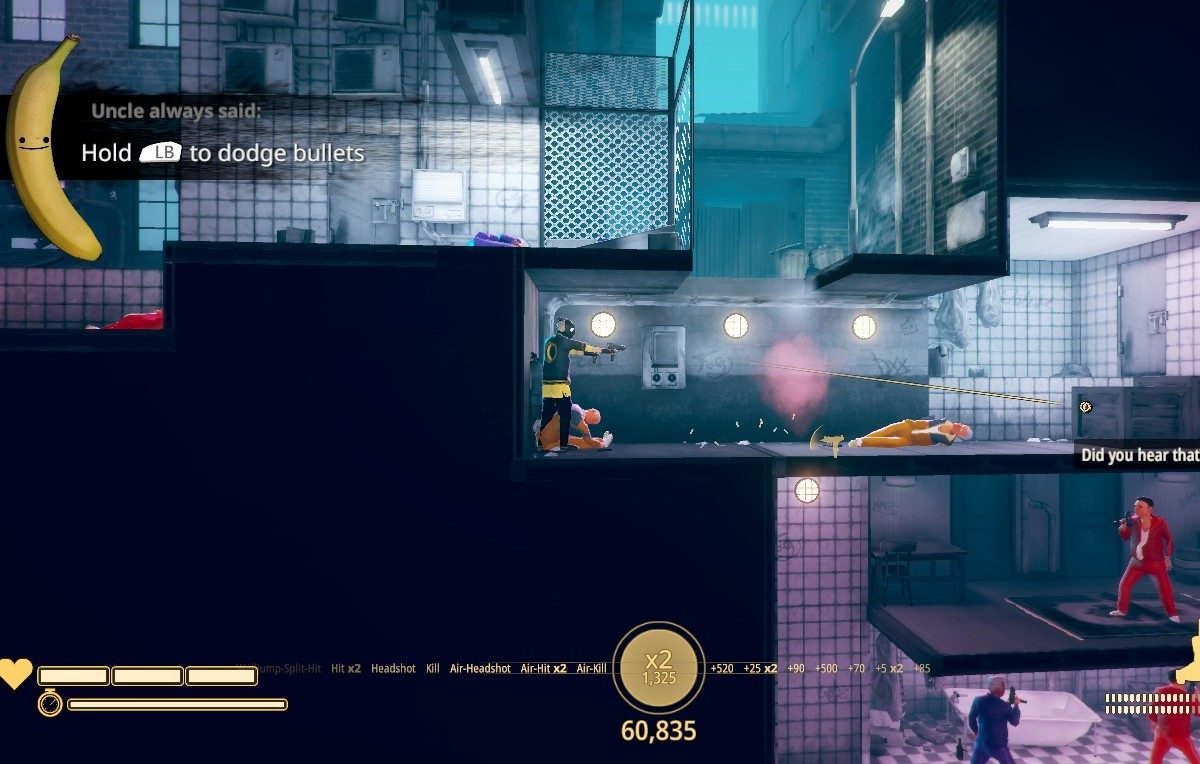
Task: Select the x2 combo multiplier medallion
Action: 658,667
